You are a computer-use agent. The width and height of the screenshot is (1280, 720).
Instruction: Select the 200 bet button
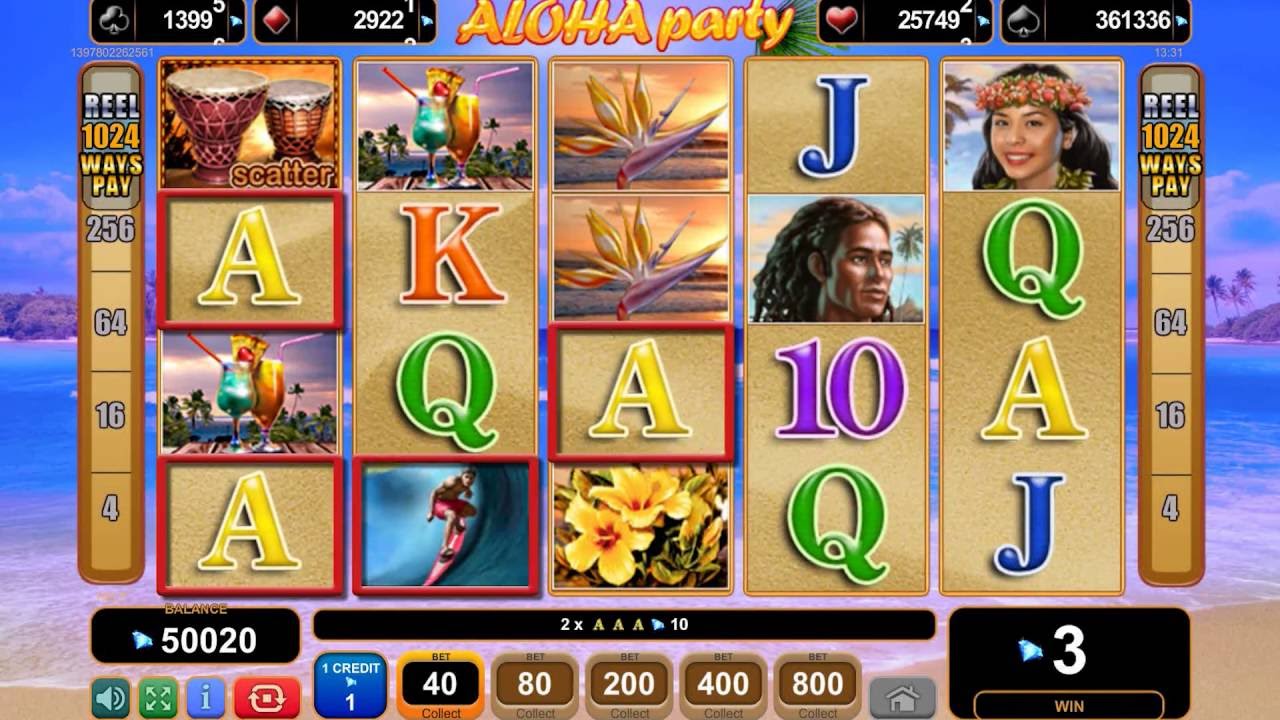[629, 686]
